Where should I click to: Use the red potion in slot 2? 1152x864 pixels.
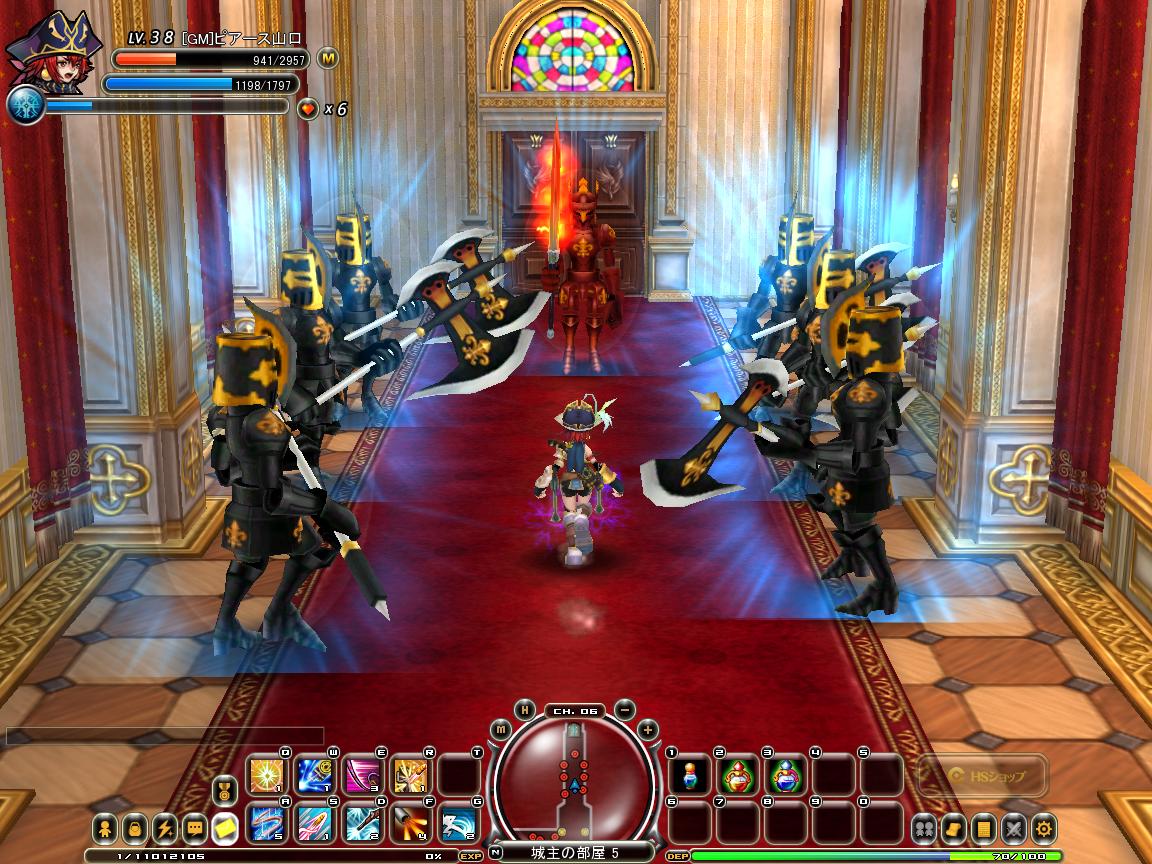(x=738, y=776)
